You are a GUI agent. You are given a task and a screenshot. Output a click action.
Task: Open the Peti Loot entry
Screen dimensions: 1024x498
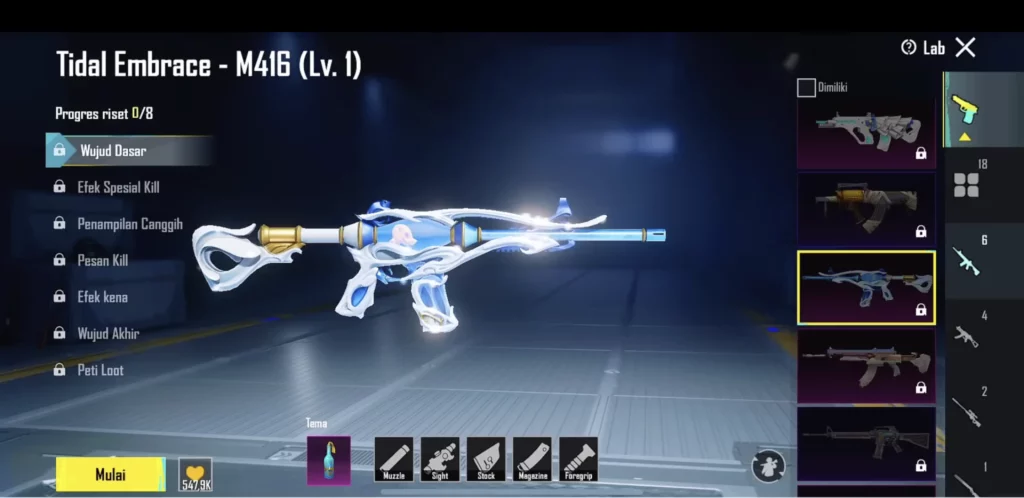pos(101,370)
